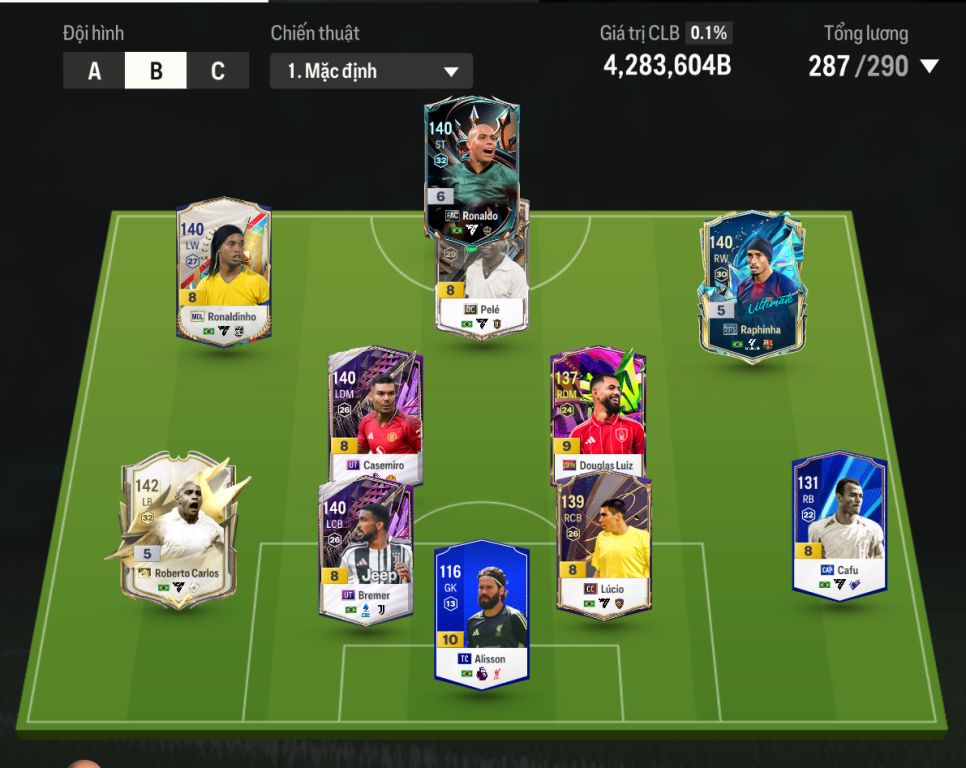
Task: Select the Roberto Carlos left back card
Action: tap(178, 530)
